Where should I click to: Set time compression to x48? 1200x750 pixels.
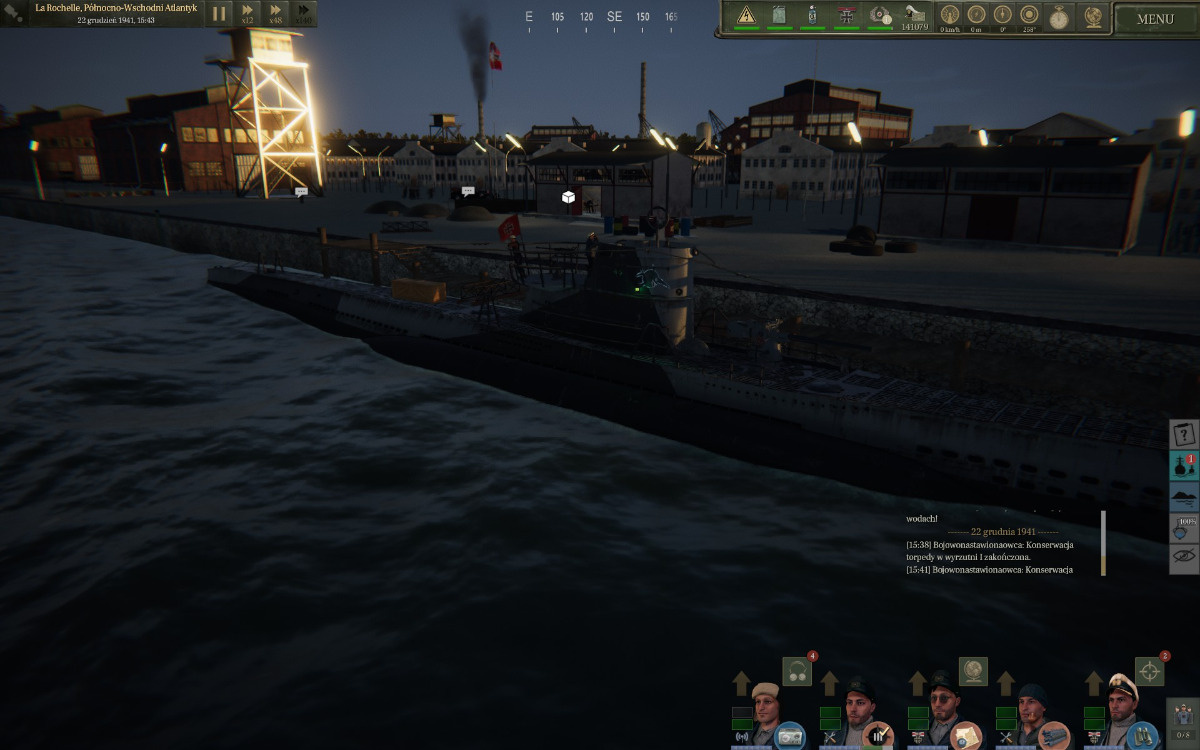(x=275, y=14)
